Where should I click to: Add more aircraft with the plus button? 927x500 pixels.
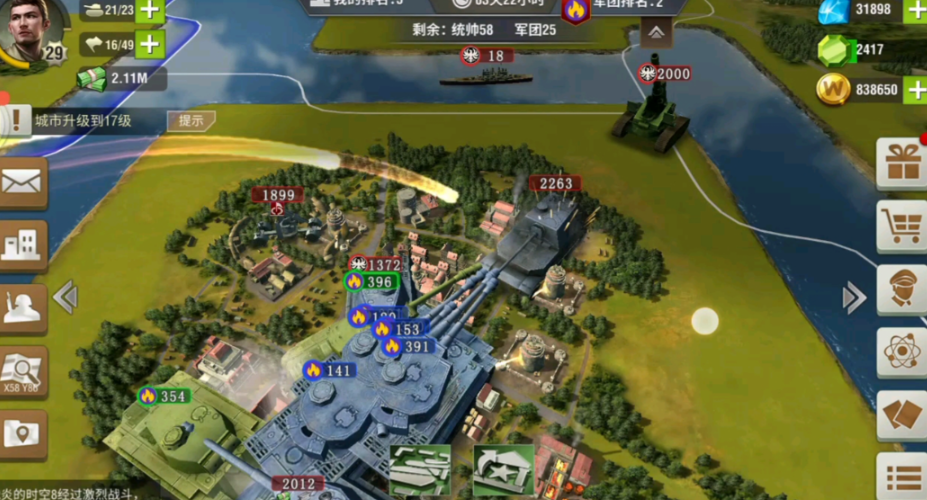[149, 44]
